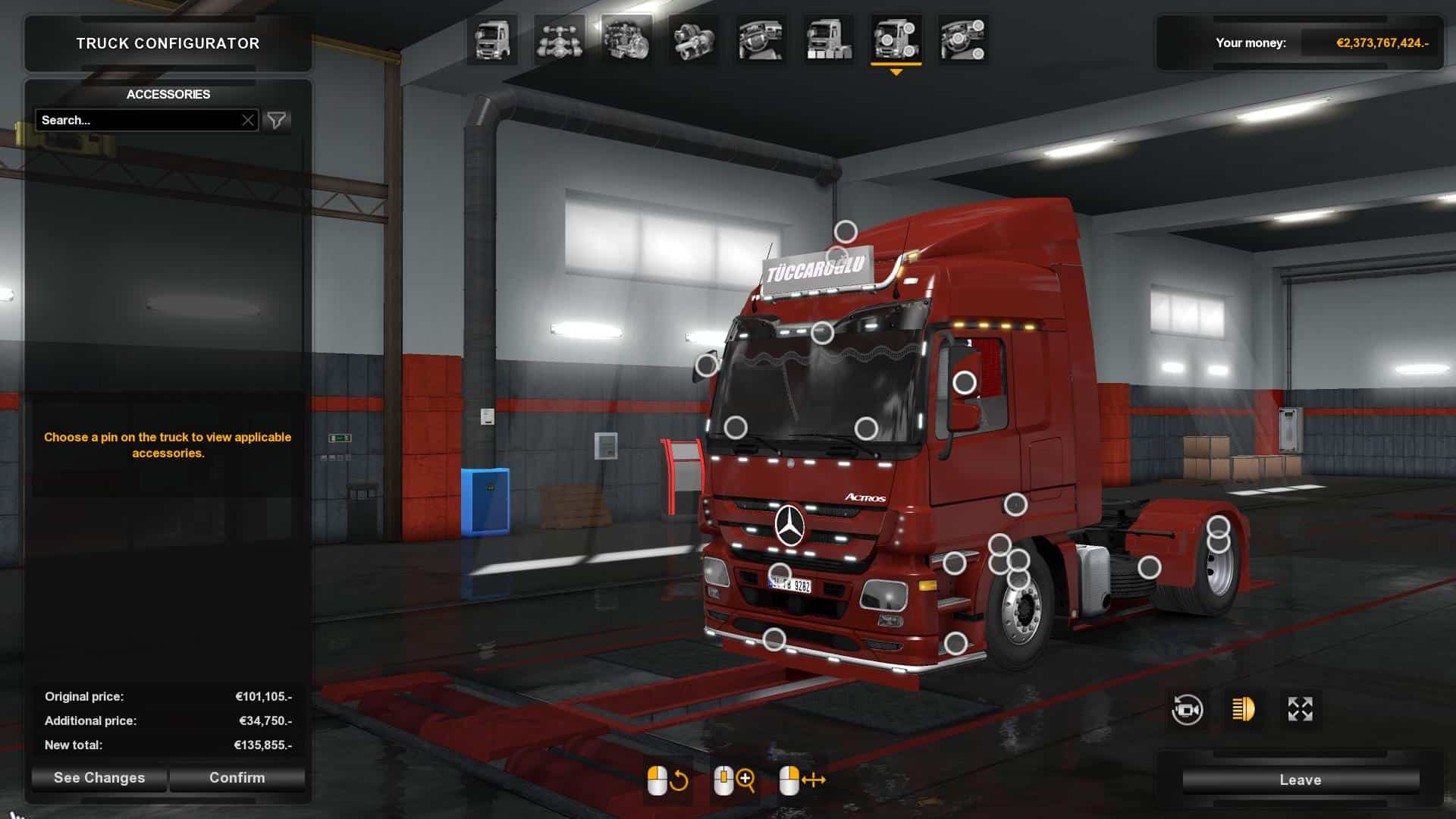Switch to the truck paint job tab
Screen dimensions: 1456x819
pos(828,39)
